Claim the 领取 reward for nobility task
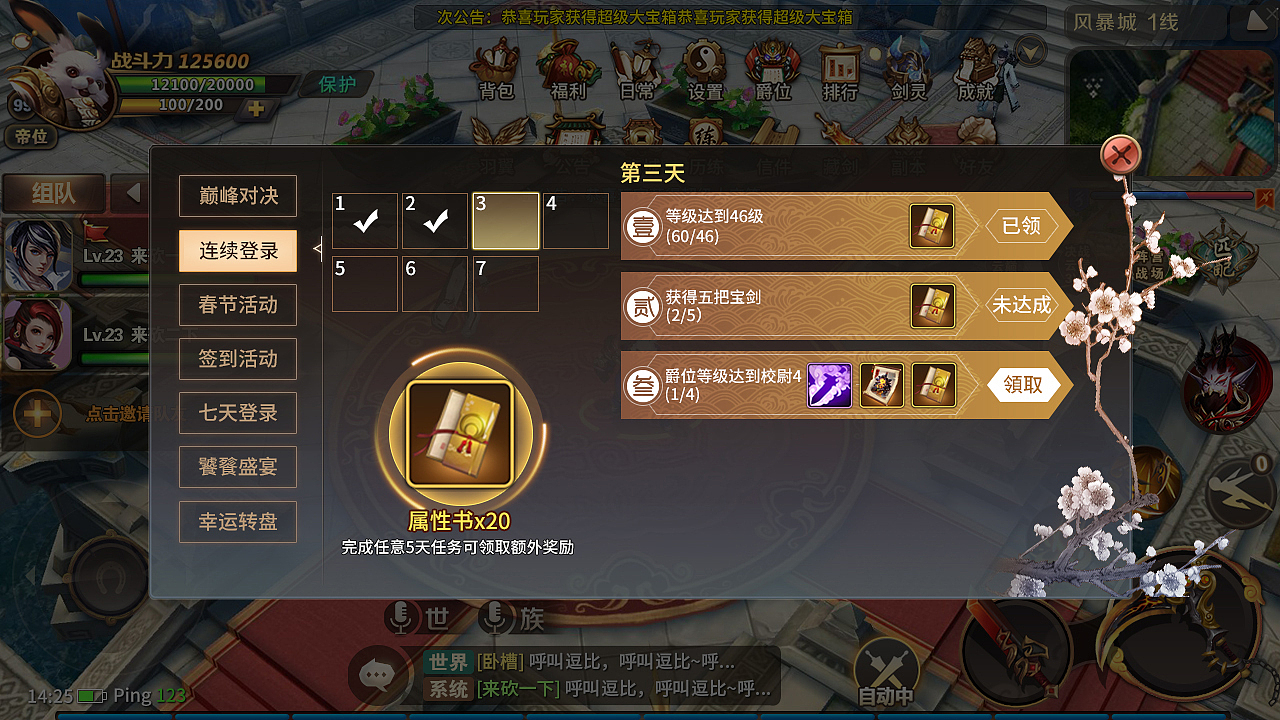 point(1020,385)
